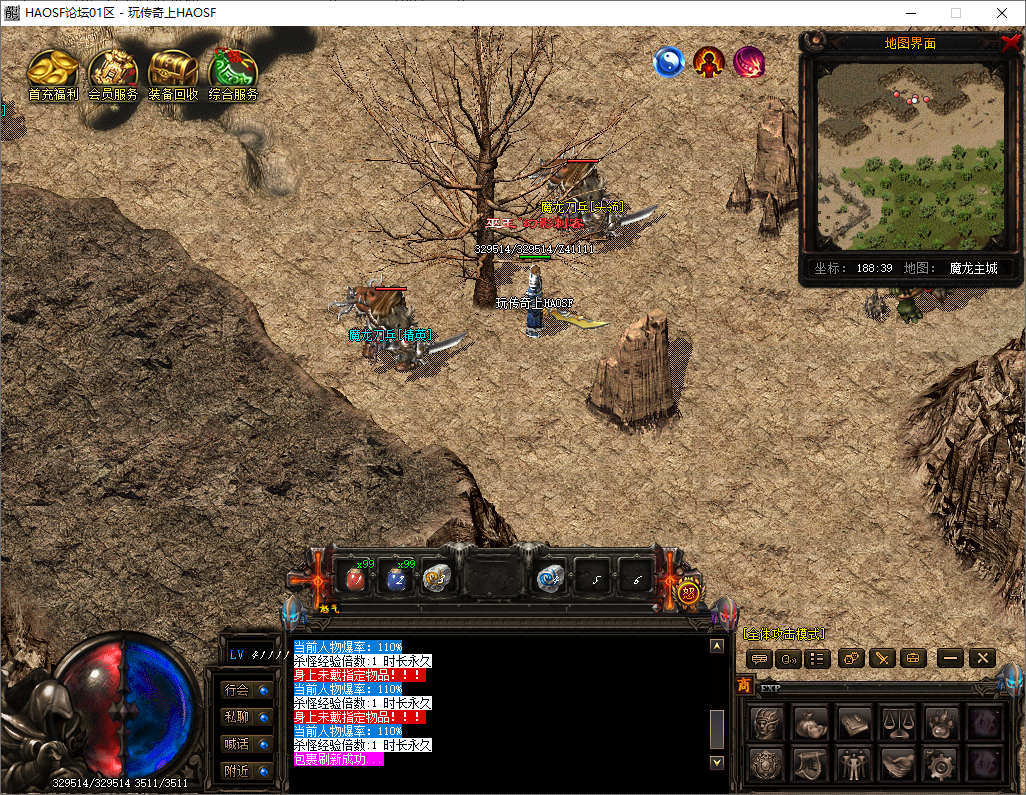Image resolution: width=1026 pixels, height=795 pixels.
Task: Use the blue mana potion slot
Action: coord(396,578)
